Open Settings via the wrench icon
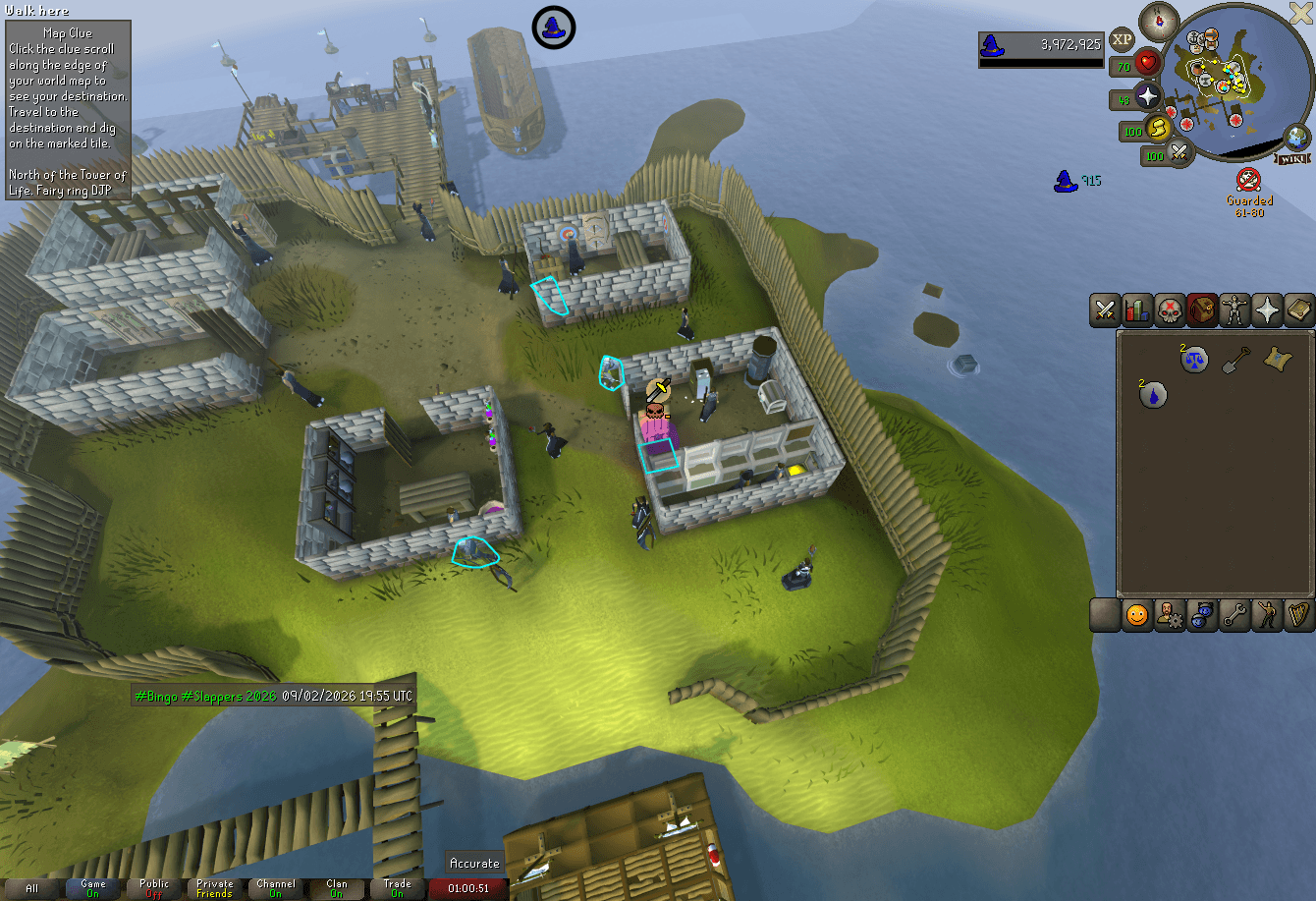 (1234, 615)
